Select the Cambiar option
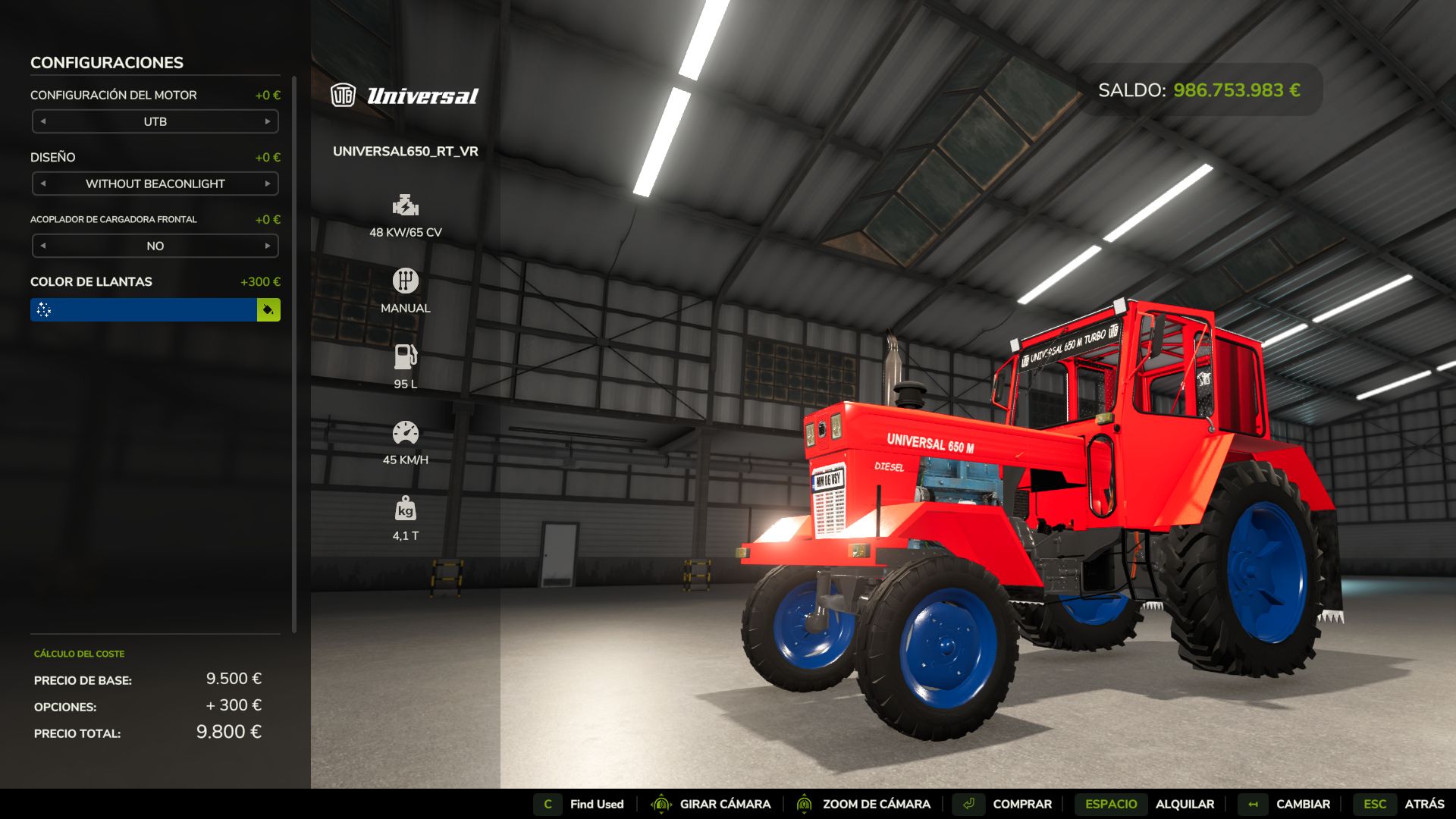 [x=1302, y=804]
